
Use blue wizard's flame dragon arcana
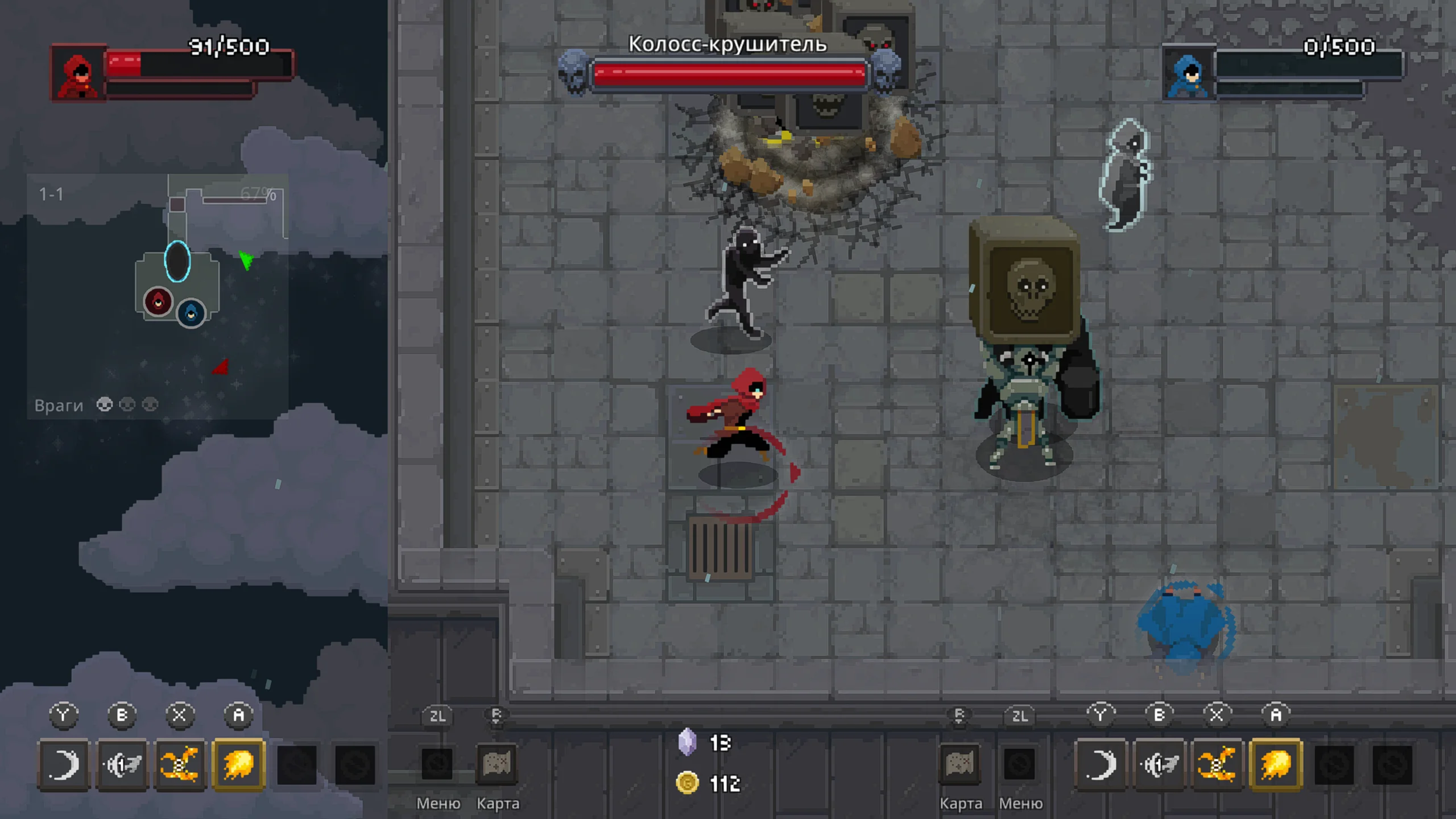[x=1218, y=764]
